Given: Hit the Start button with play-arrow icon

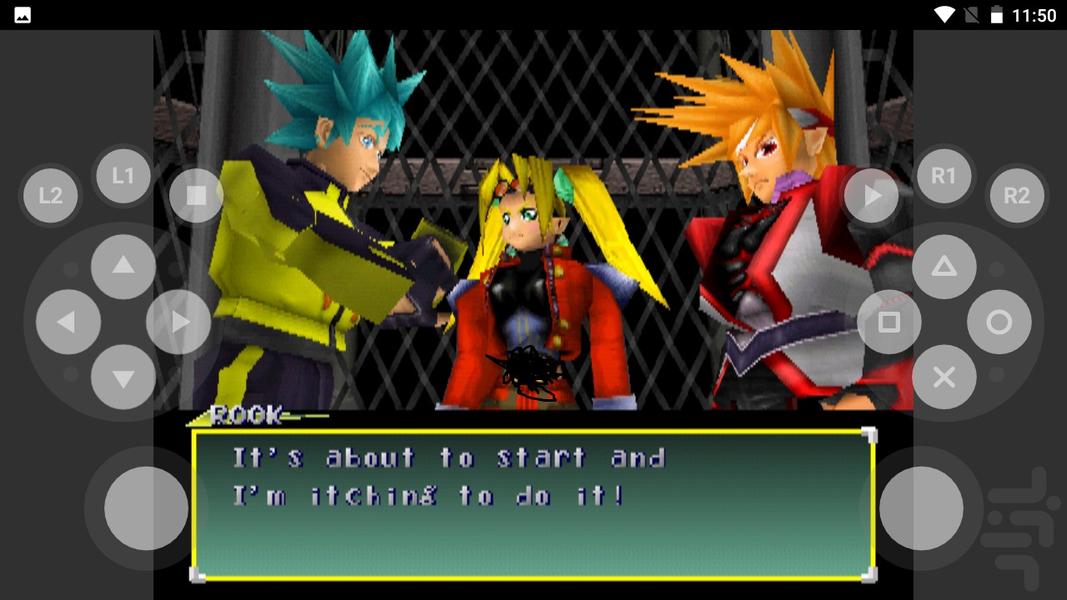Looking at the screenshot, I should coord(871,195).
